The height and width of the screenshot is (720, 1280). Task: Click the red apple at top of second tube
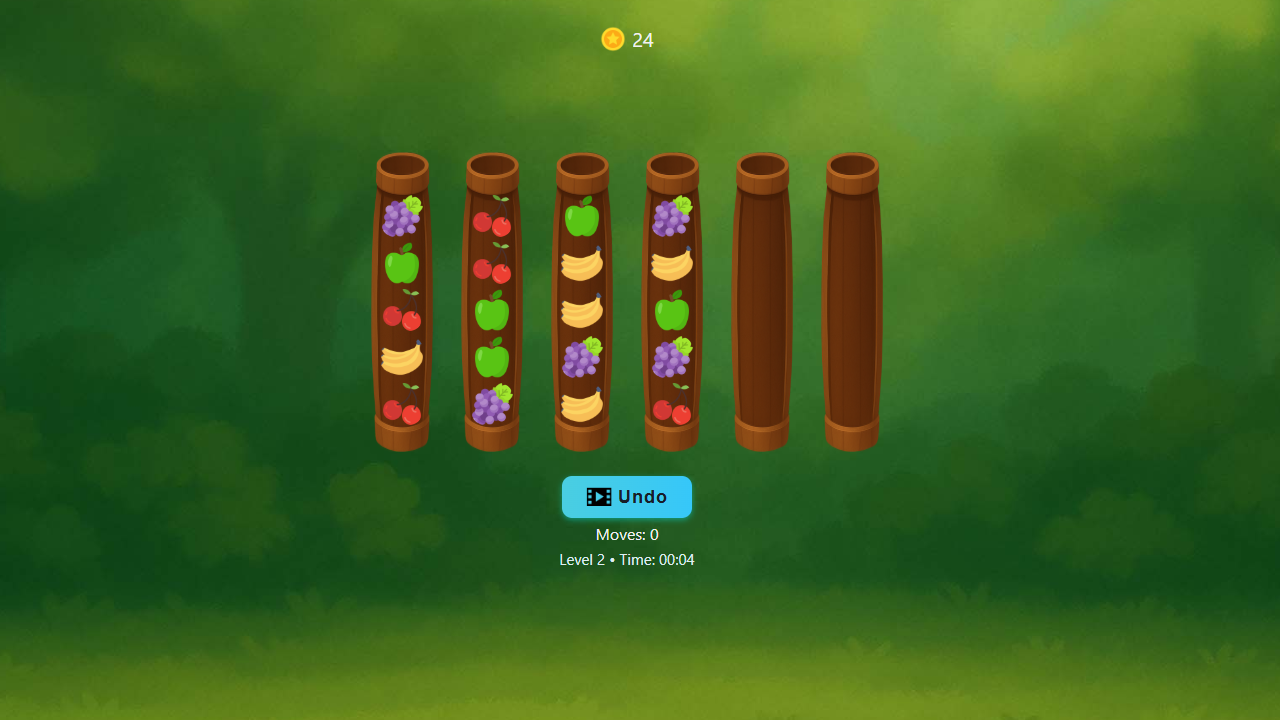tap(492, 223)
